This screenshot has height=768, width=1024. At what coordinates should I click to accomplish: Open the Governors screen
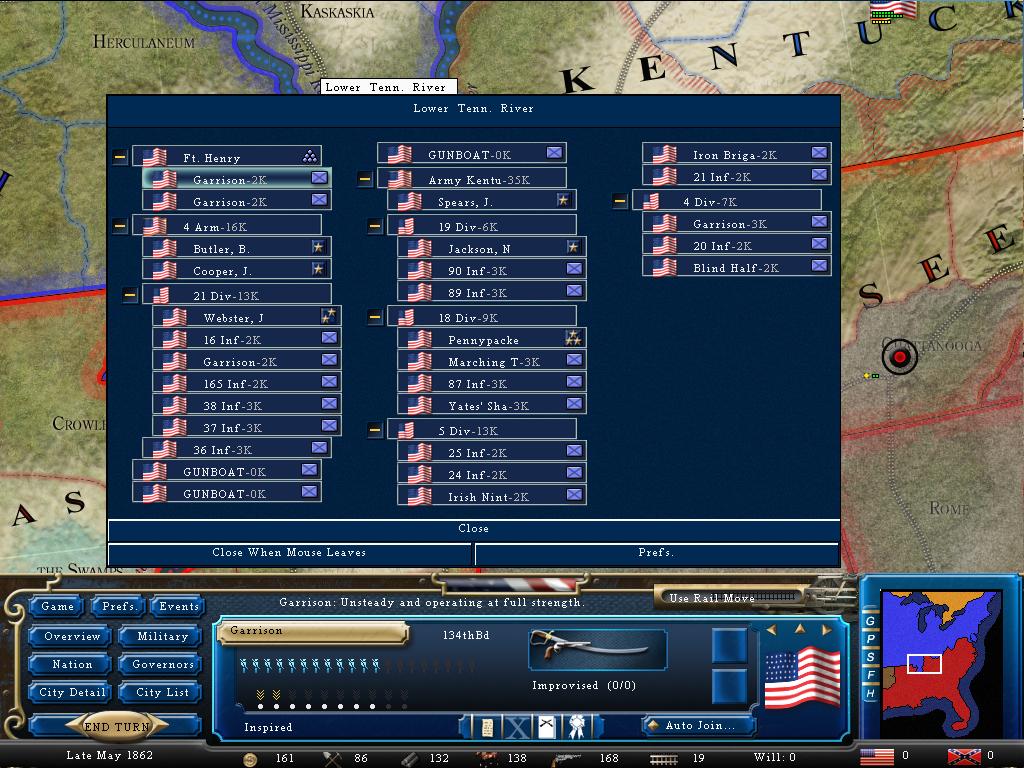point(162,665)
